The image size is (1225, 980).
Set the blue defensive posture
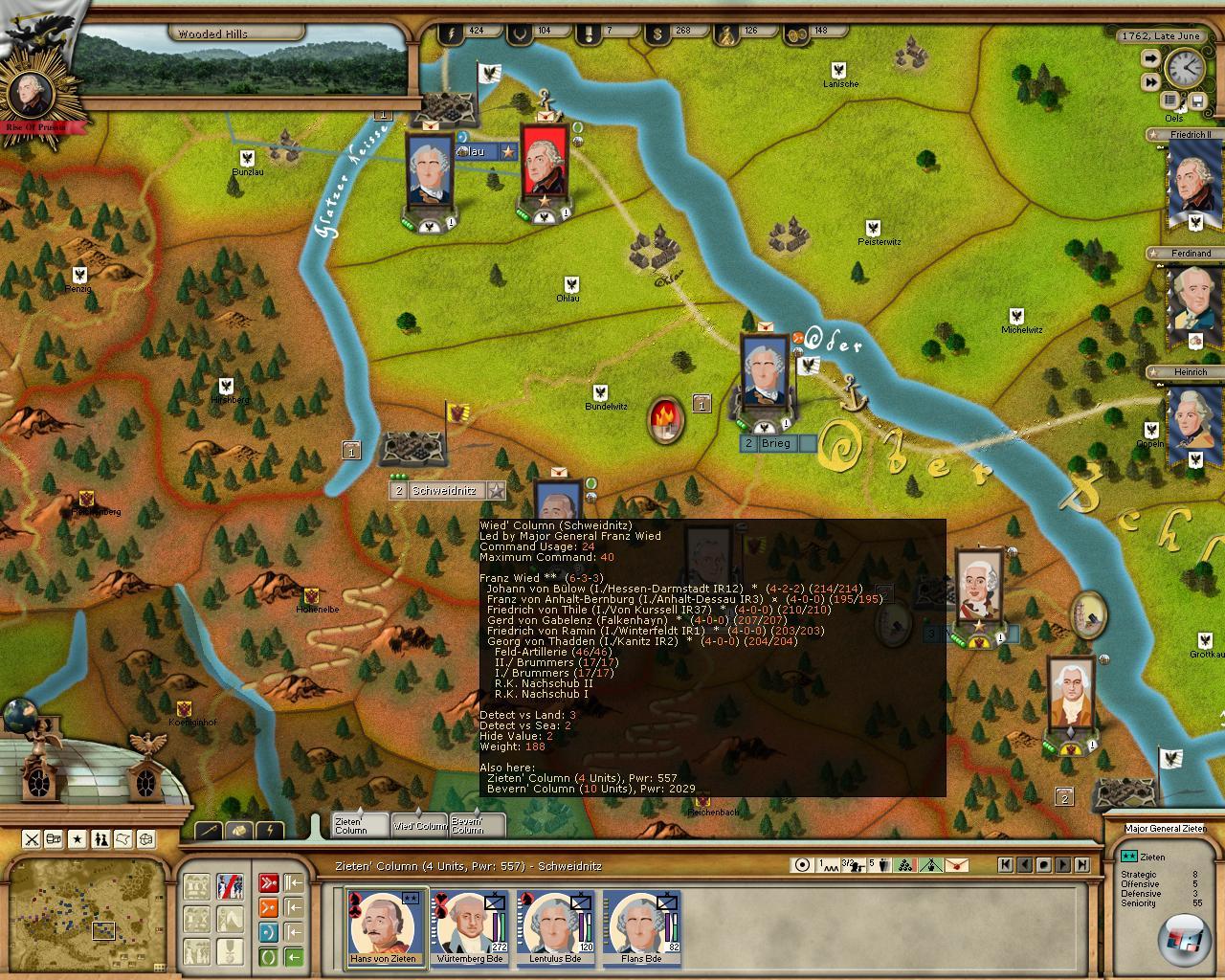click(269, 931)
